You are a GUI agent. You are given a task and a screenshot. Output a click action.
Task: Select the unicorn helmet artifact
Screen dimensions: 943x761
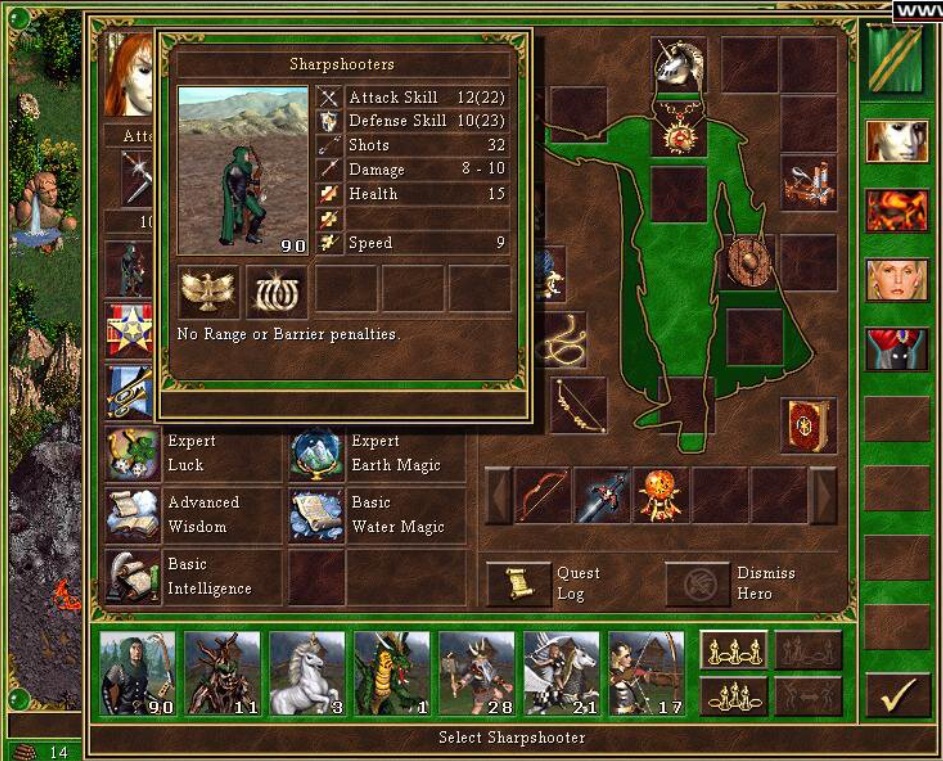pyautogui.click(x=679, y=63)
